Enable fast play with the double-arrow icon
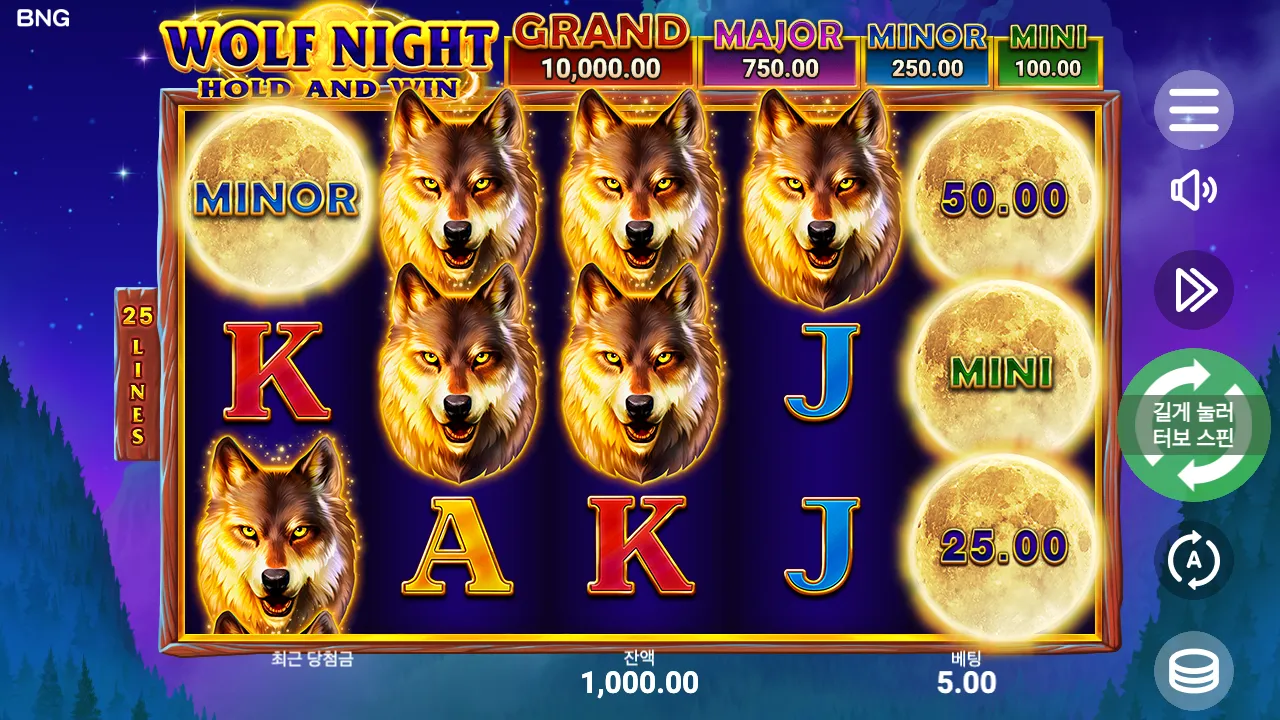This screenshot has height=720, width=1280. coord(1194,291)
